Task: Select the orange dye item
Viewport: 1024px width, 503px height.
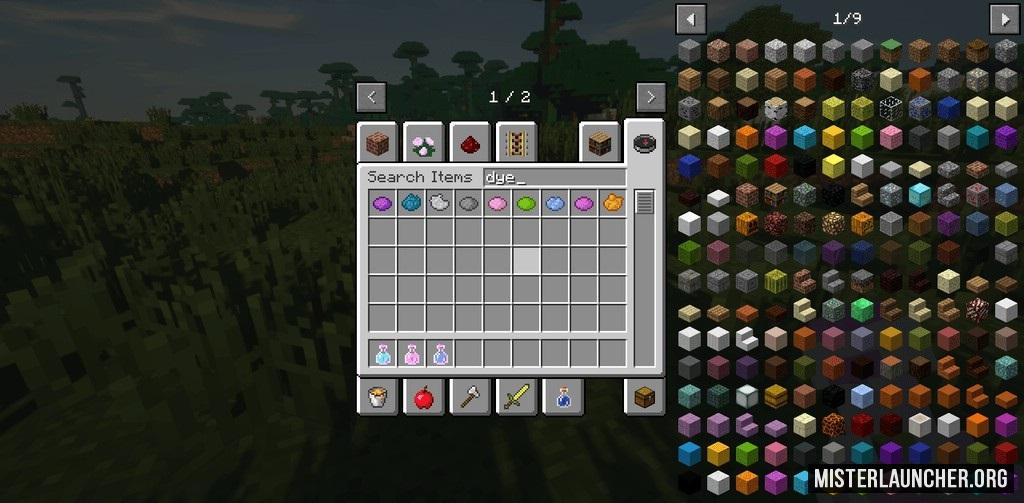Action: (612, 204)
